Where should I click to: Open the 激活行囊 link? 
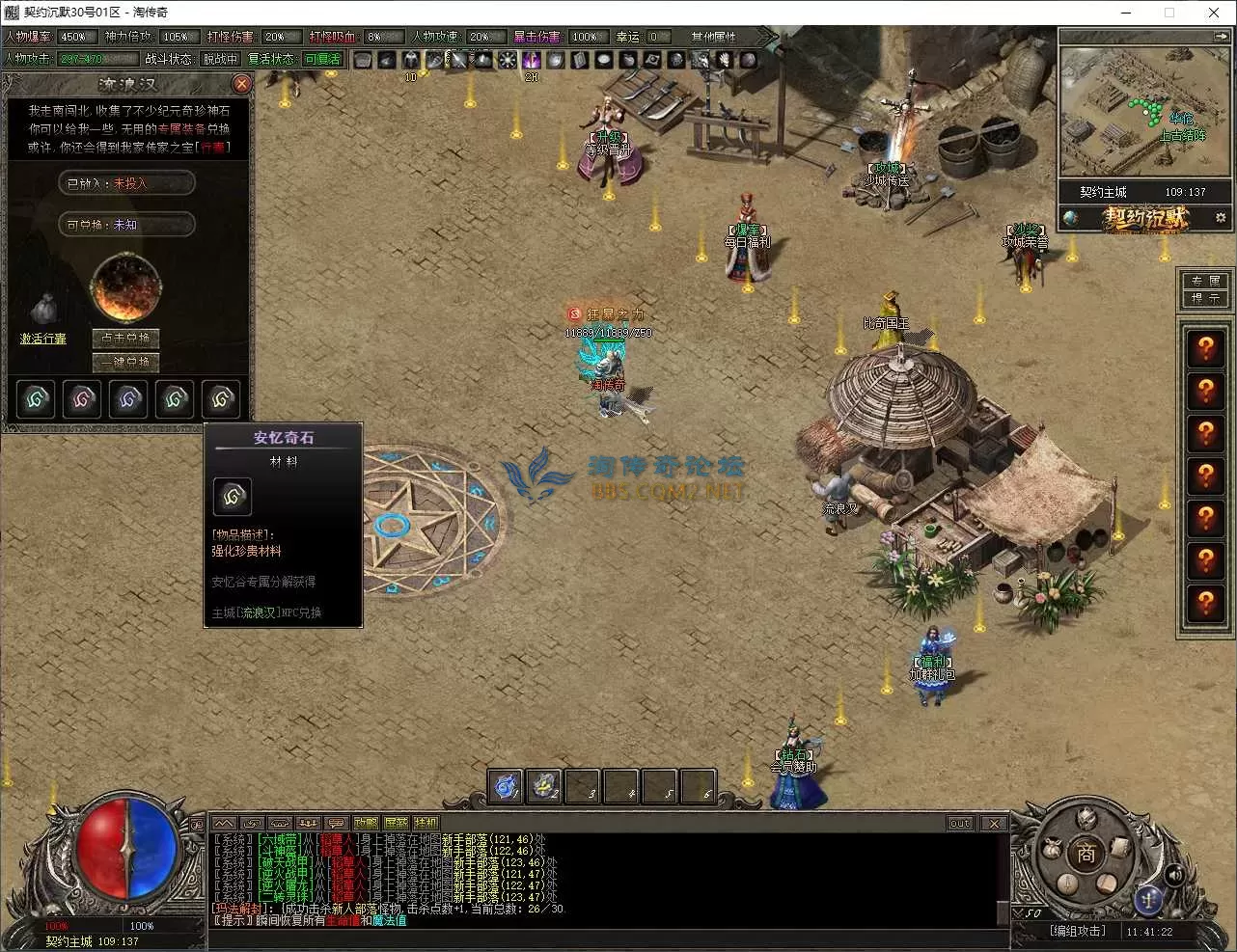tap(43, 339)
